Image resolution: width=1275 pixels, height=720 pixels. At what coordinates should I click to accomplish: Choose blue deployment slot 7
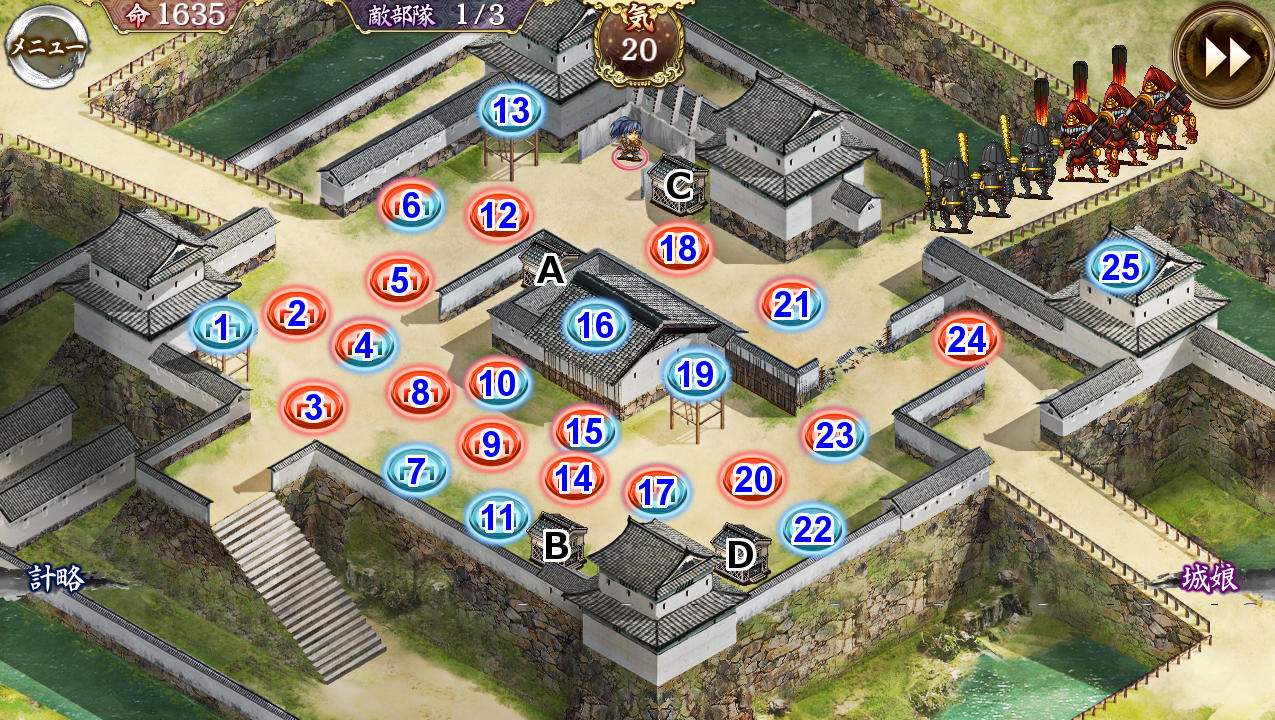point(416,470)
